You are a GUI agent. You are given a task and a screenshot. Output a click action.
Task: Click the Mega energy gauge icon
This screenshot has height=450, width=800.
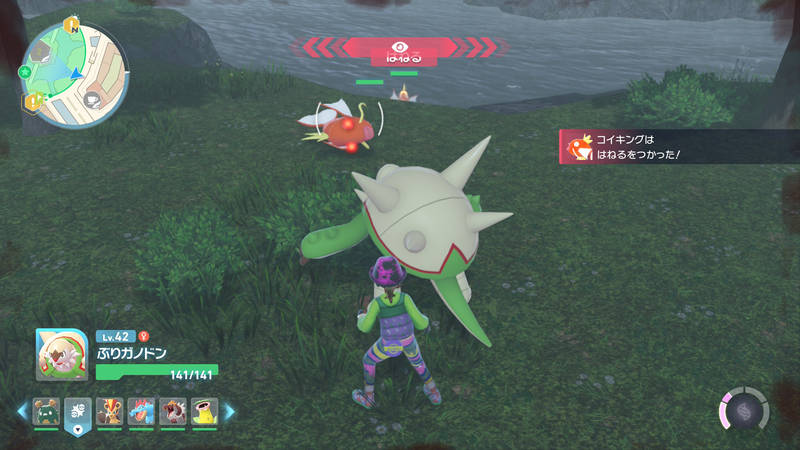743,410
